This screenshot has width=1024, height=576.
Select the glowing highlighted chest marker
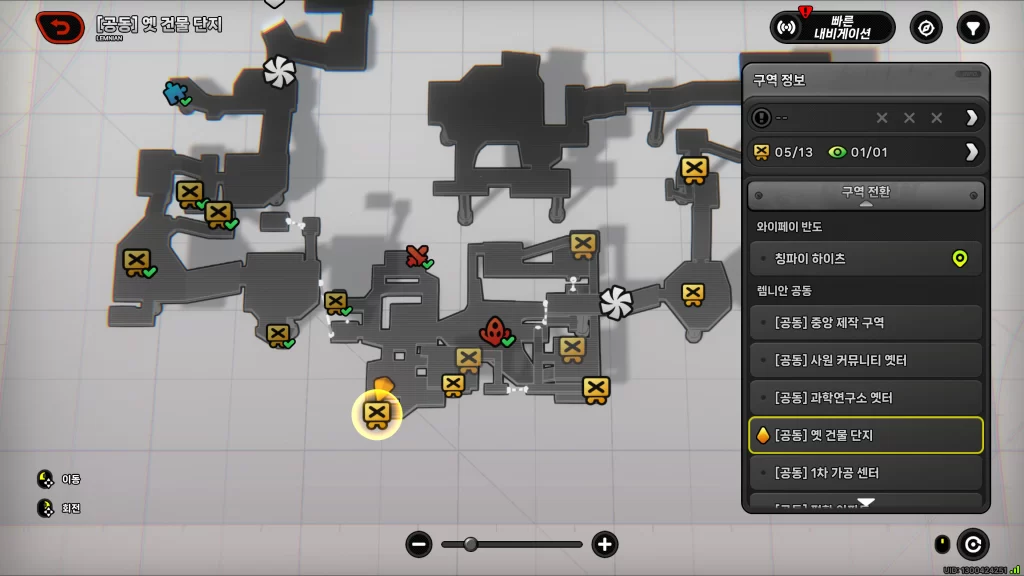(376, 415)
